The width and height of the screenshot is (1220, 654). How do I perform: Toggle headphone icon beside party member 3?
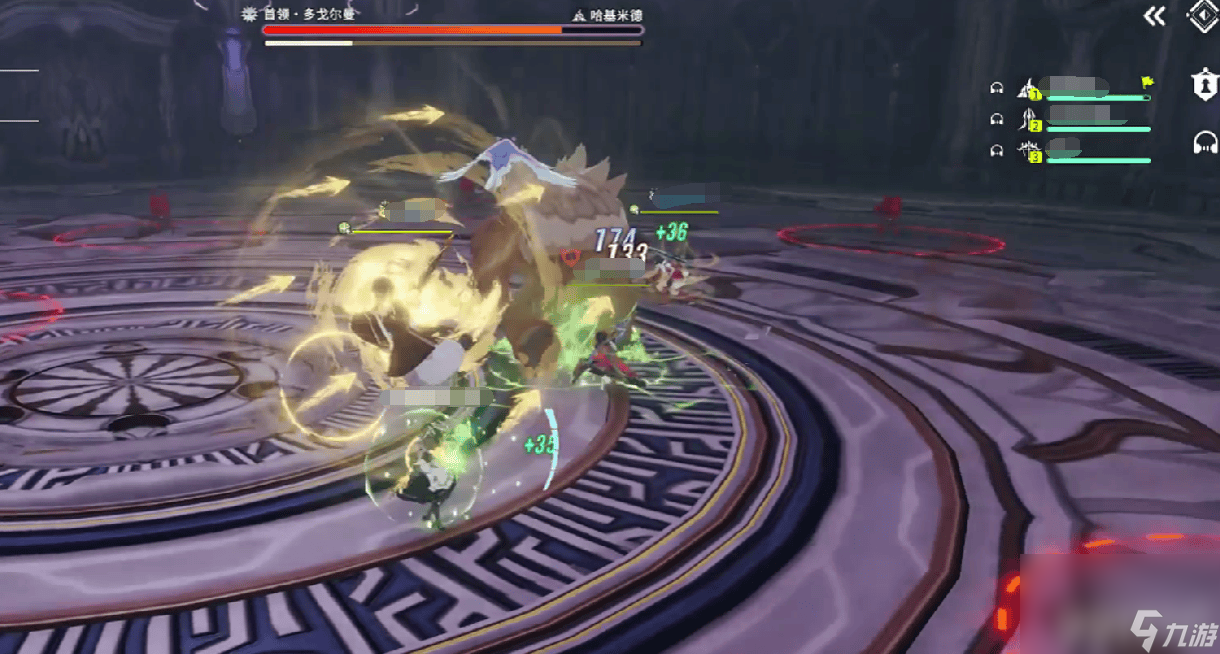tap(996, 150)
